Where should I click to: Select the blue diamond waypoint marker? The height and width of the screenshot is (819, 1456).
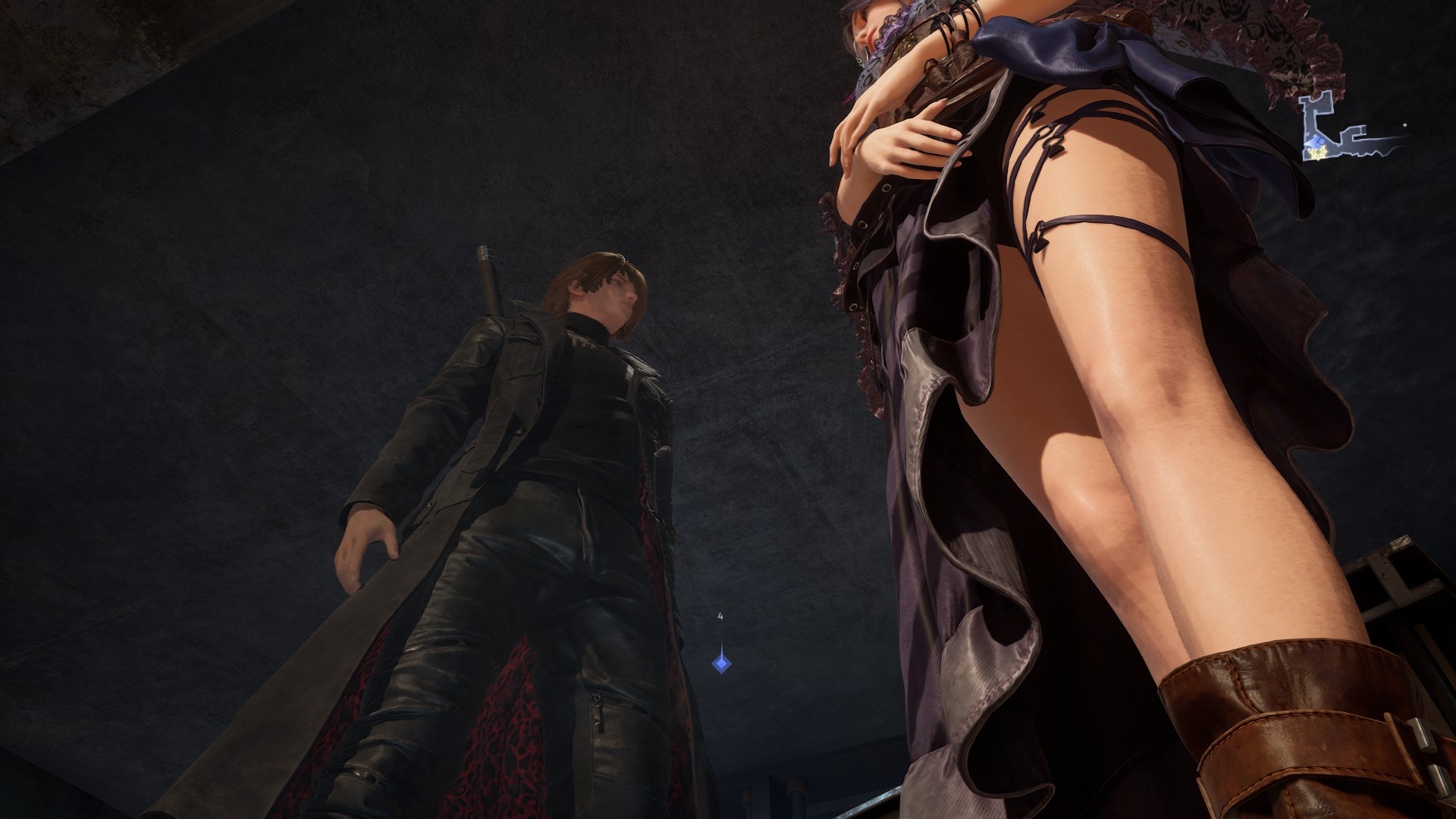click(720, 664)
